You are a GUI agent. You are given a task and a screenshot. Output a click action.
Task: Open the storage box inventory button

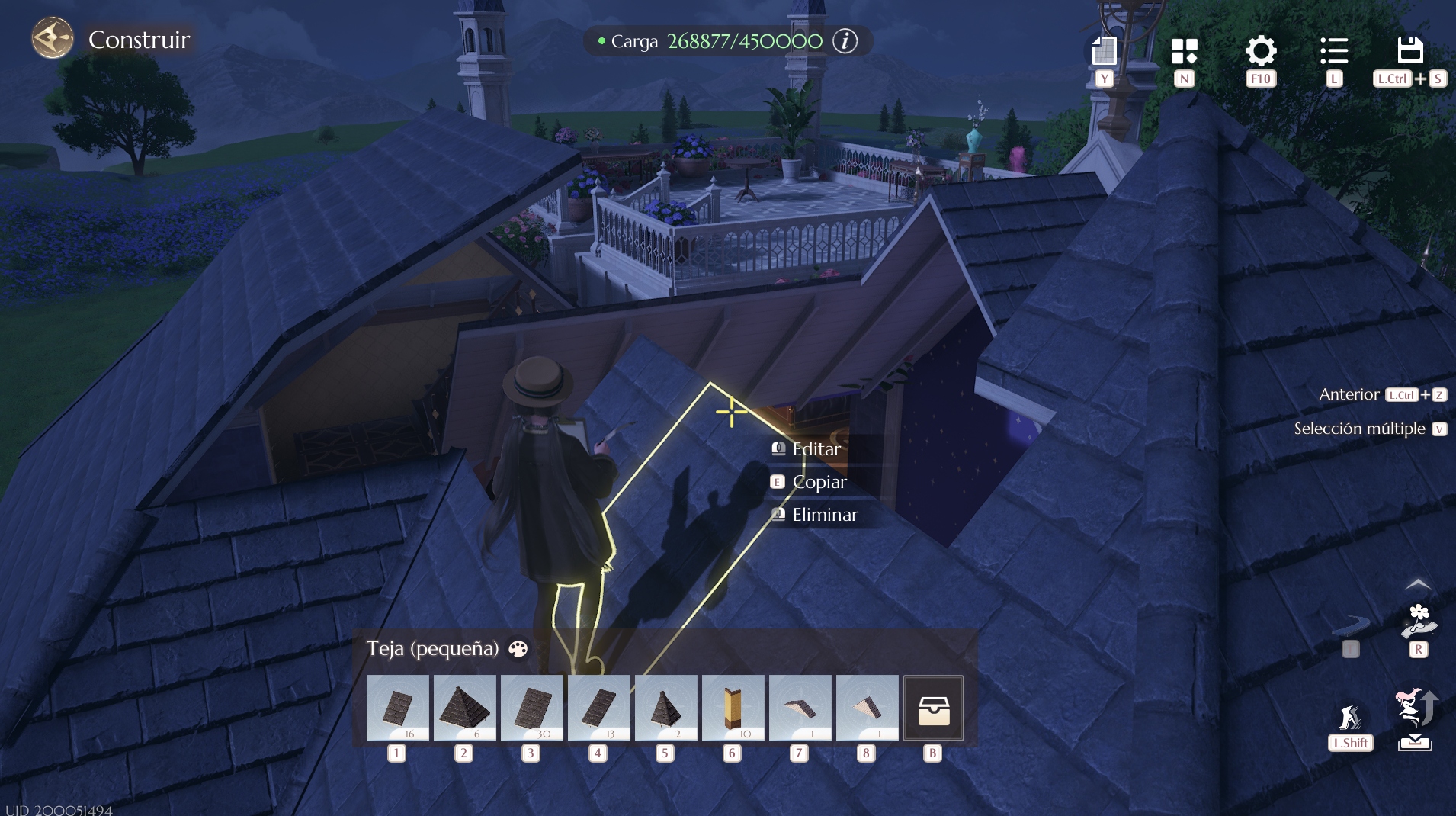coord(933,708)
